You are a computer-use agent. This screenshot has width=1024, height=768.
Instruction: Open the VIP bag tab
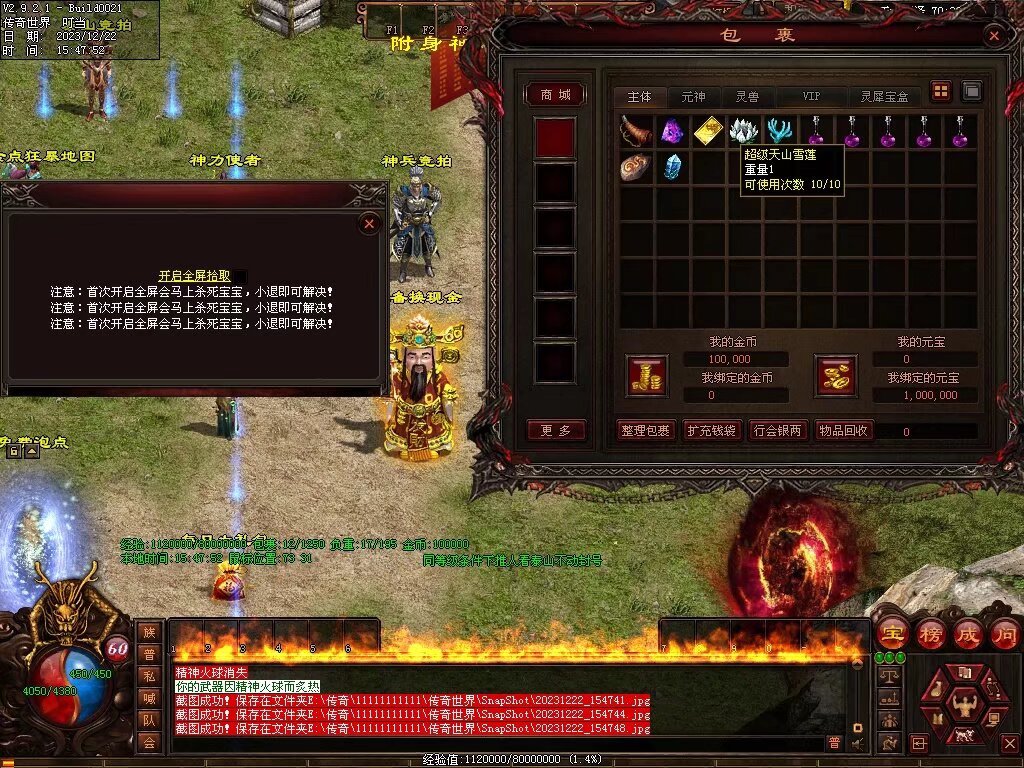[811, 97]
